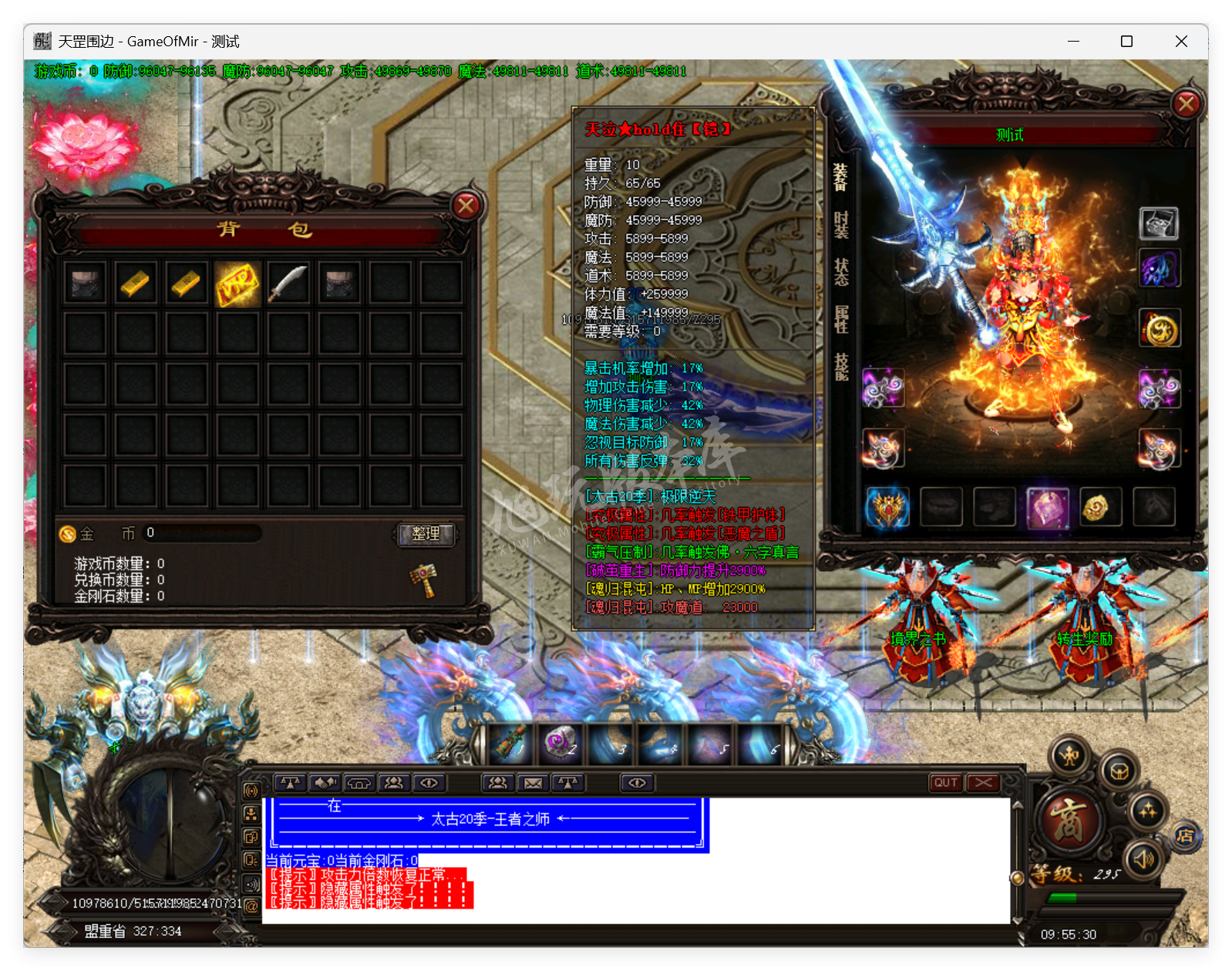The height and width of the screenshot is (971, 1232).
Task: Switch to the 时装 fashion tab
Action: pos(841,225)
